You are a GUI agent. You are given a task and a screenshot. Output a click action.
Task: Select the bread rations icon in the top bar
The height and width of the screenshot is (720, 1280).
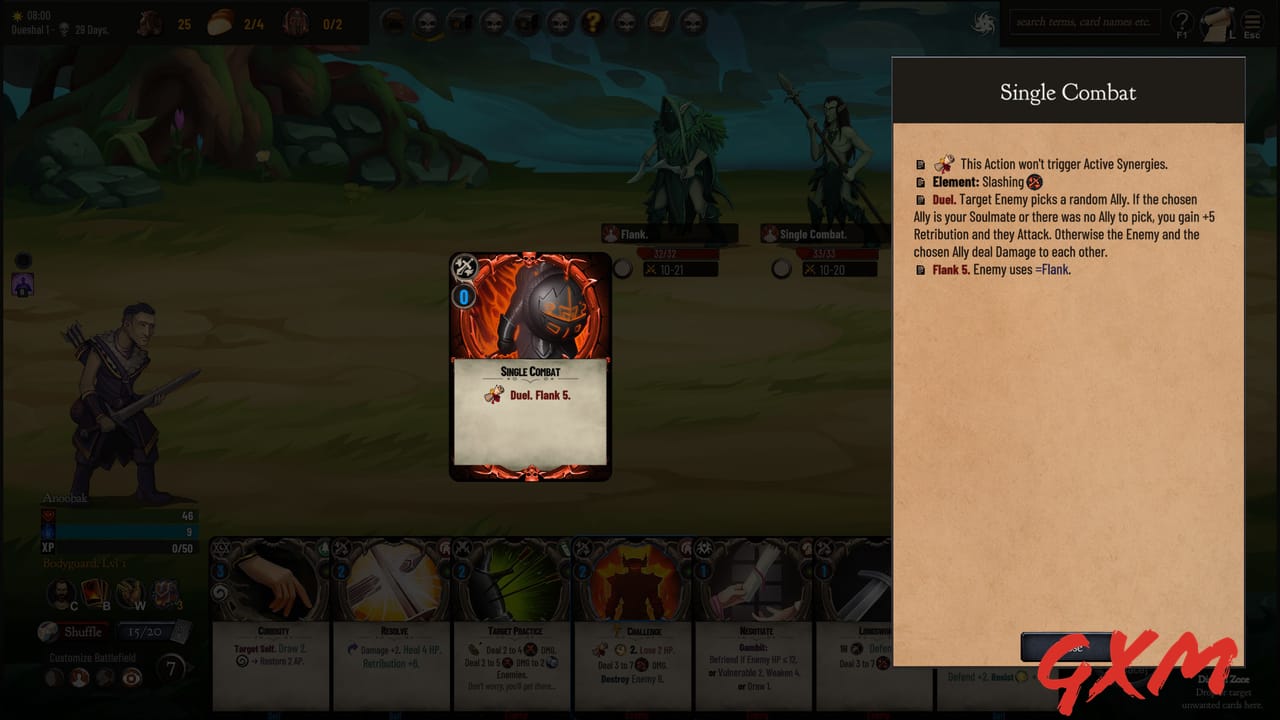point(222,21)
